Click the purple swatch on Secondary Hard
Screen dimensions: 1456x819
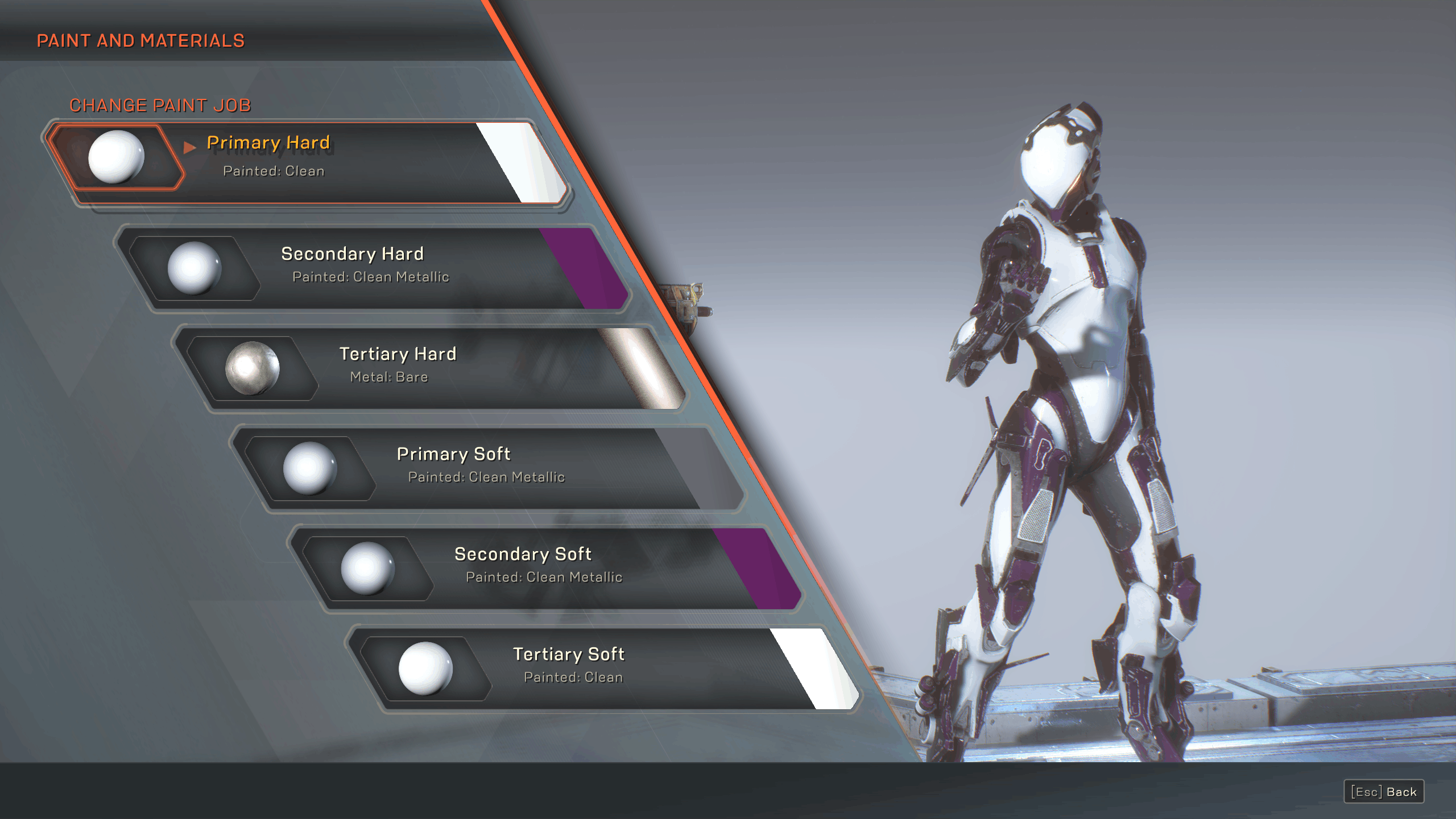586,267
